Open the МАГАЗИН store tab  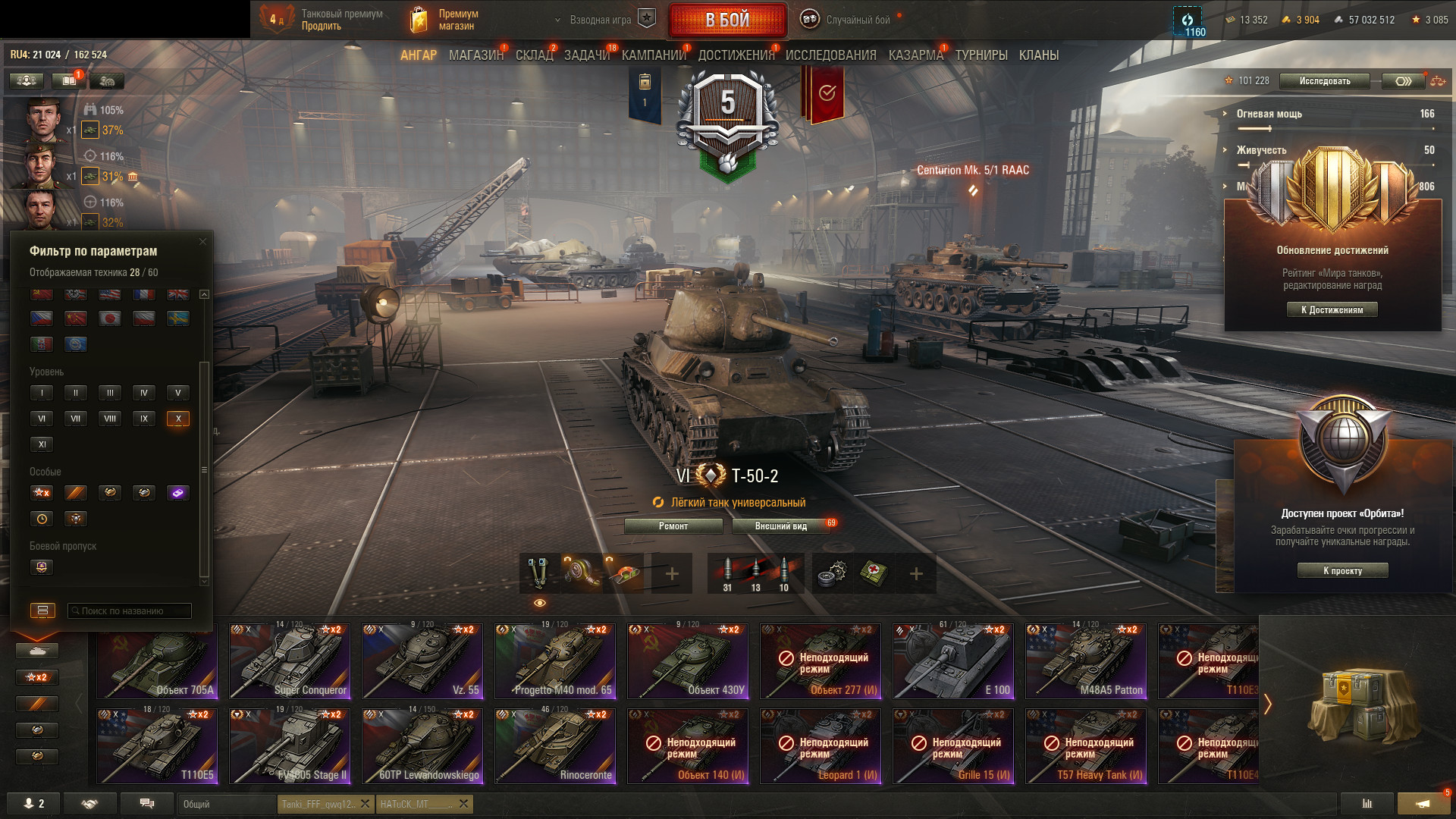point(475,55)
